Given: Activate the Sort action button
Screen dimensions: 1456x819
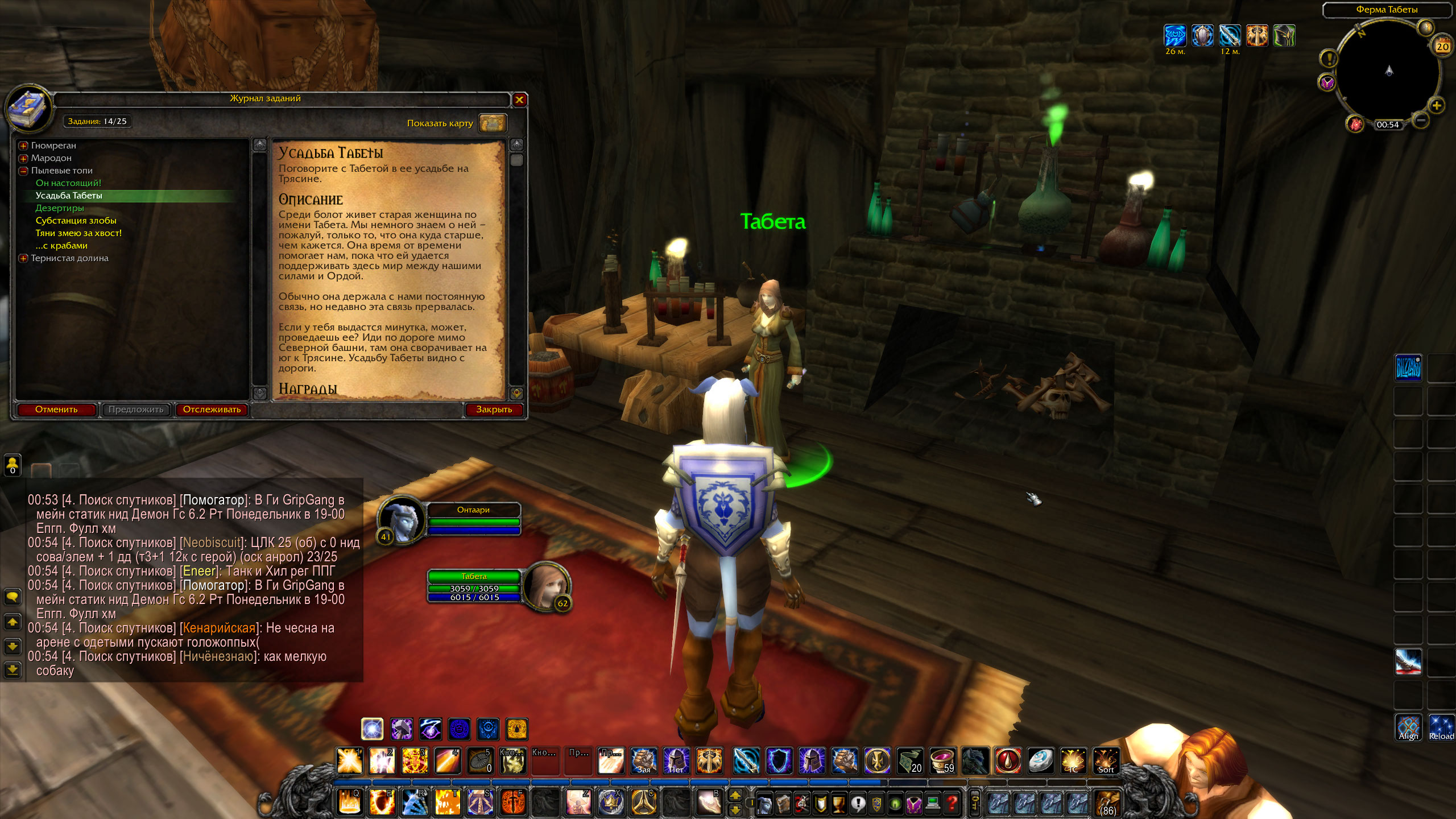Looking at the screenshot, I should (x=1106, y=761).
